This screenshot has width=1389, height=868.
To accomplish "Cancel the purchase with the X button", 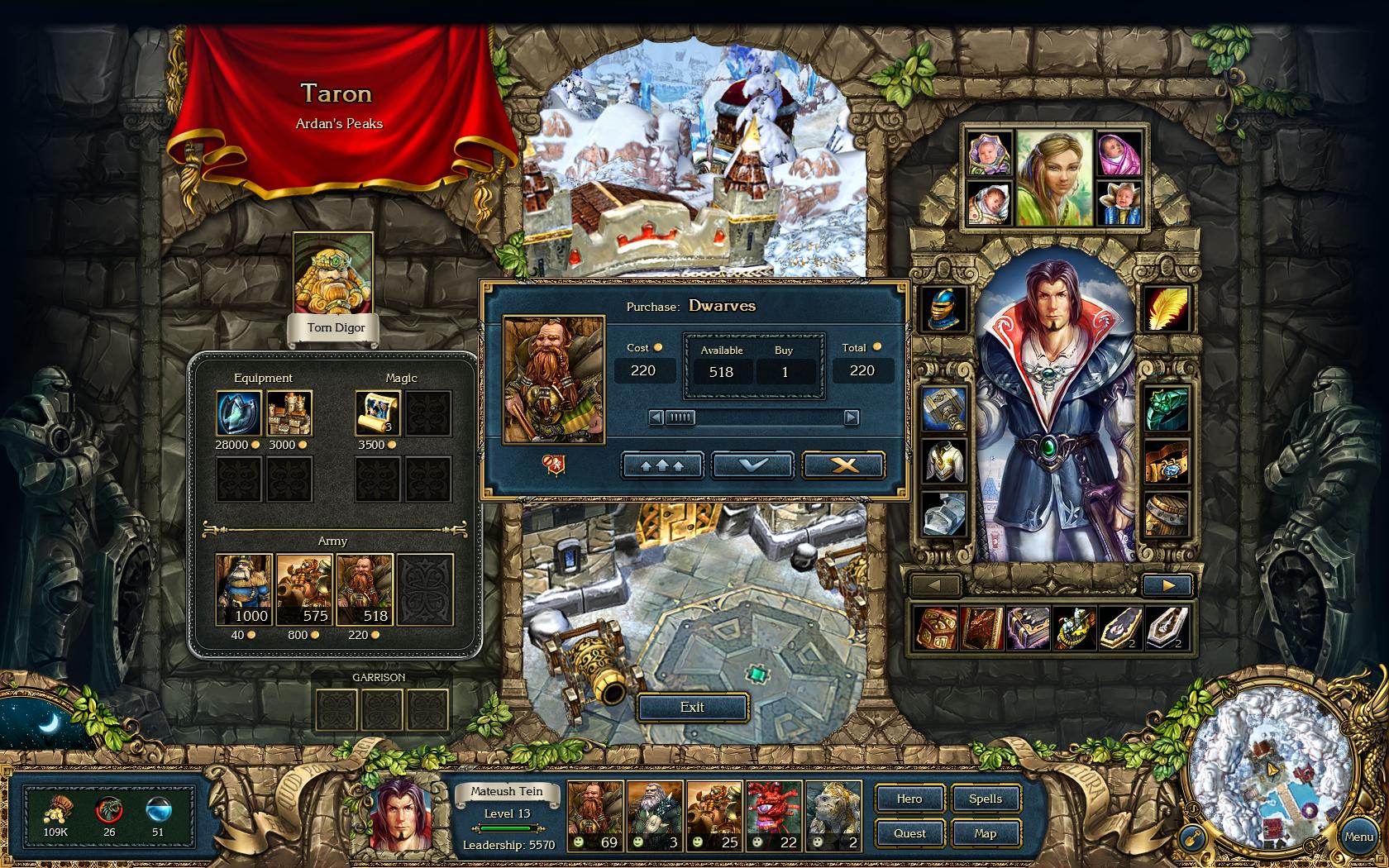I will (x=843, y=465).
